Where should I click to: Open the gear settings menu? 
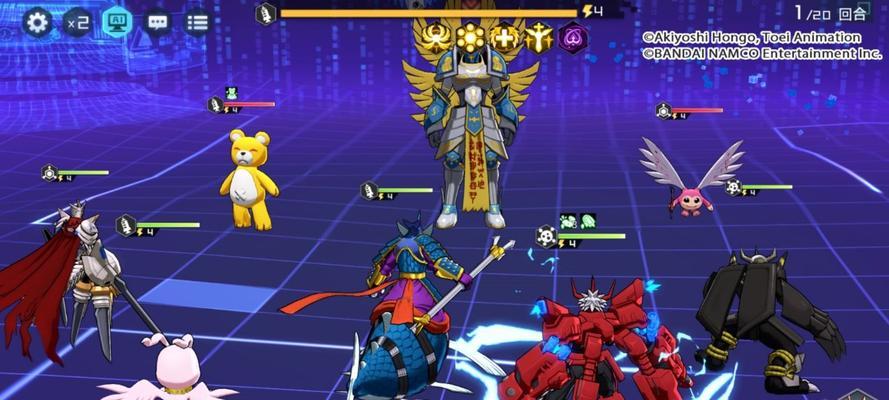pyautogui.click(x=37, y=21)
